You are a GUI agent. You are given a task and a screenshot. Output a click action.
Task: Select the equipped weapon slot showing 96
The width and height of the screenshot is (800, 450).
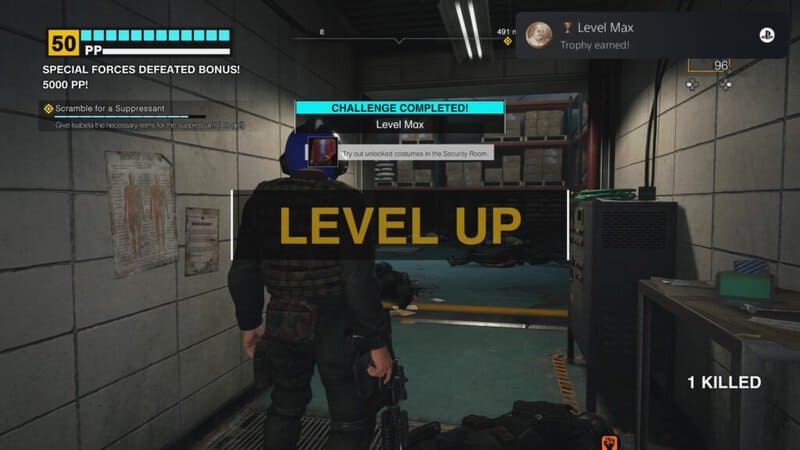708,66
